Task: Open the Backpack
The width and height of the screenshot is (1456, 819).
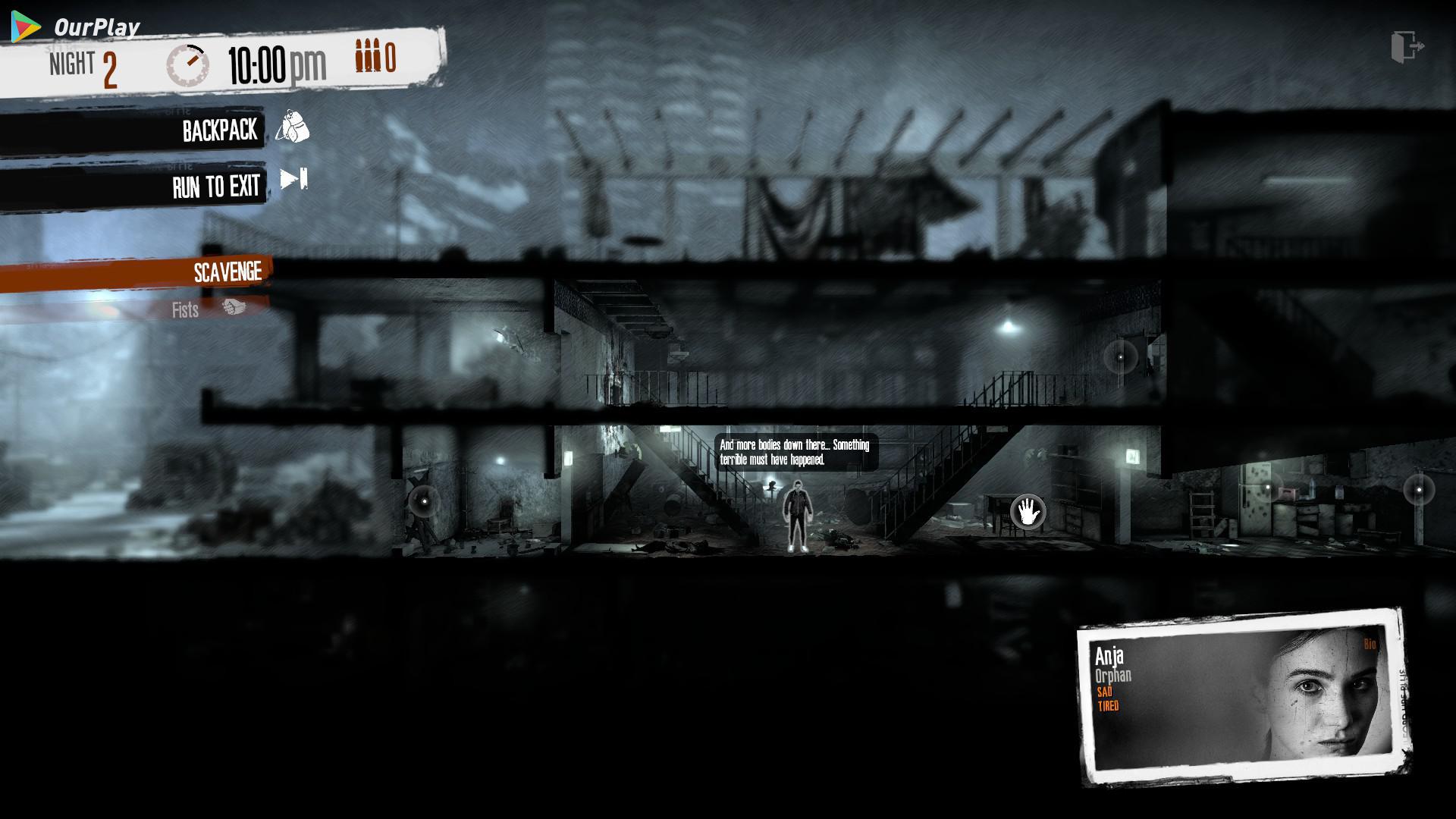Action: [x=219, y=130]
